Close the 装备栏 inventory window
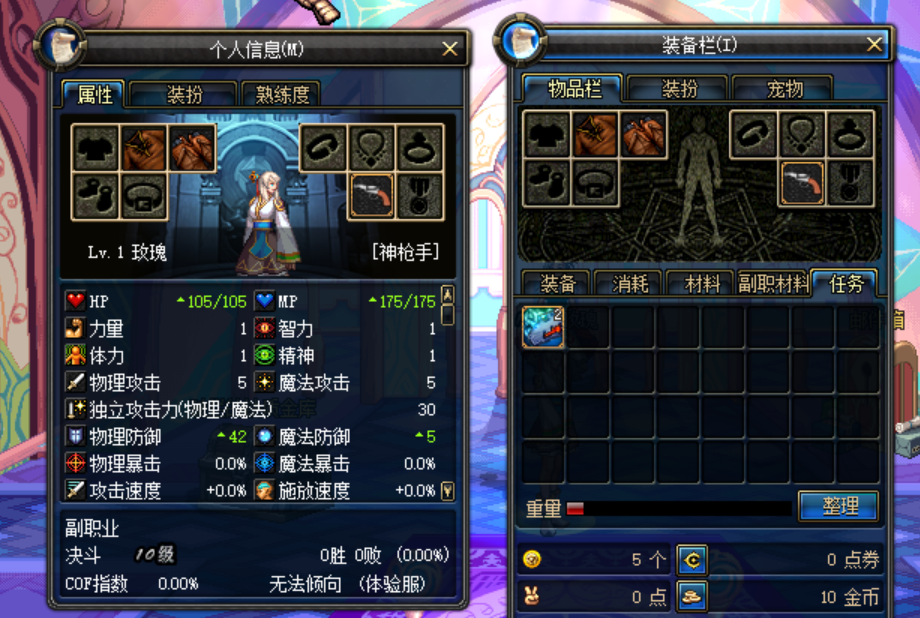The width and height of the screenshot is (920, 618). [x=874, y=45]
